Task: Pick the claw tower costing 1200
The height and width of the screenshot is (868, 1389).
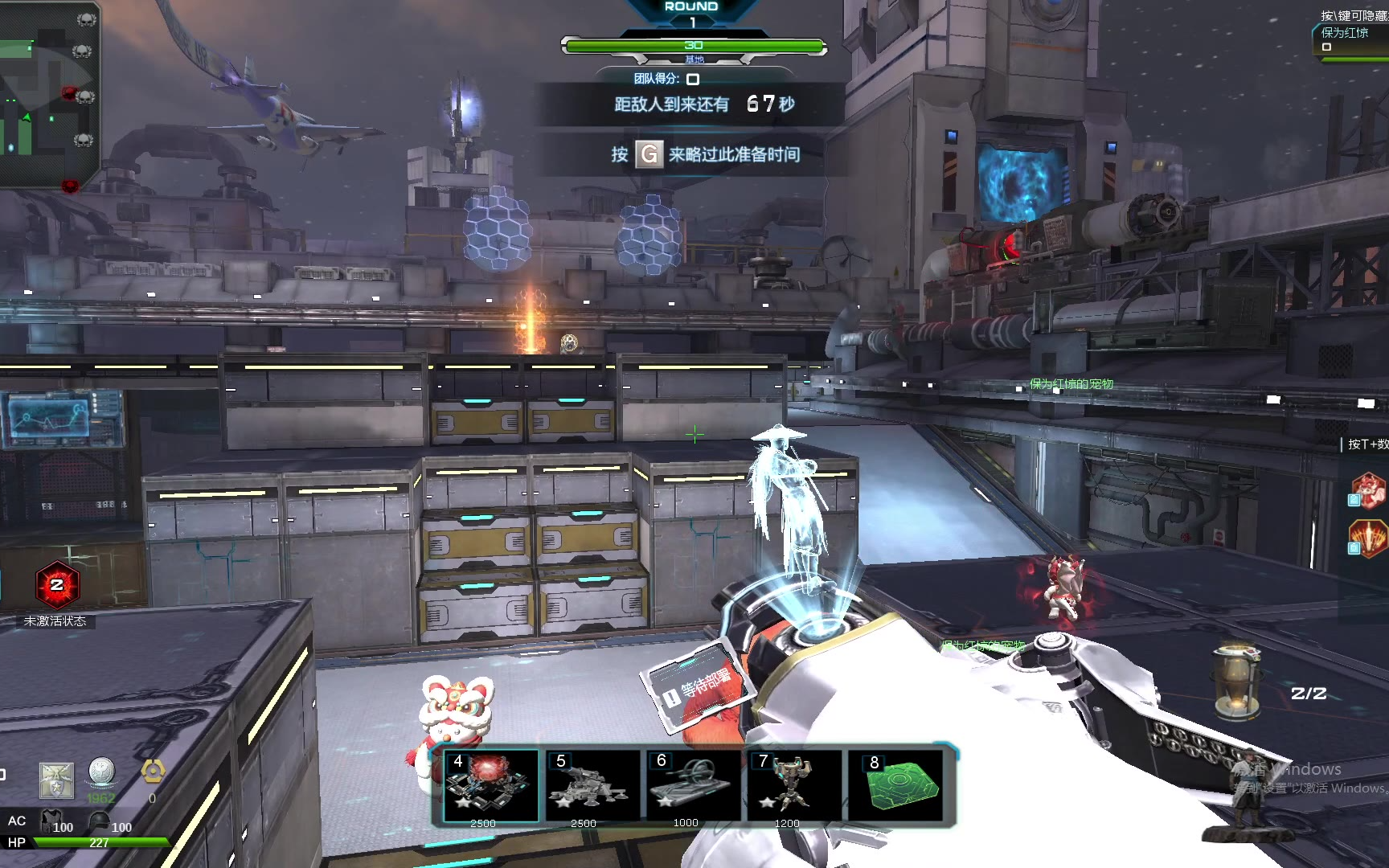Action: click(793, 785)
